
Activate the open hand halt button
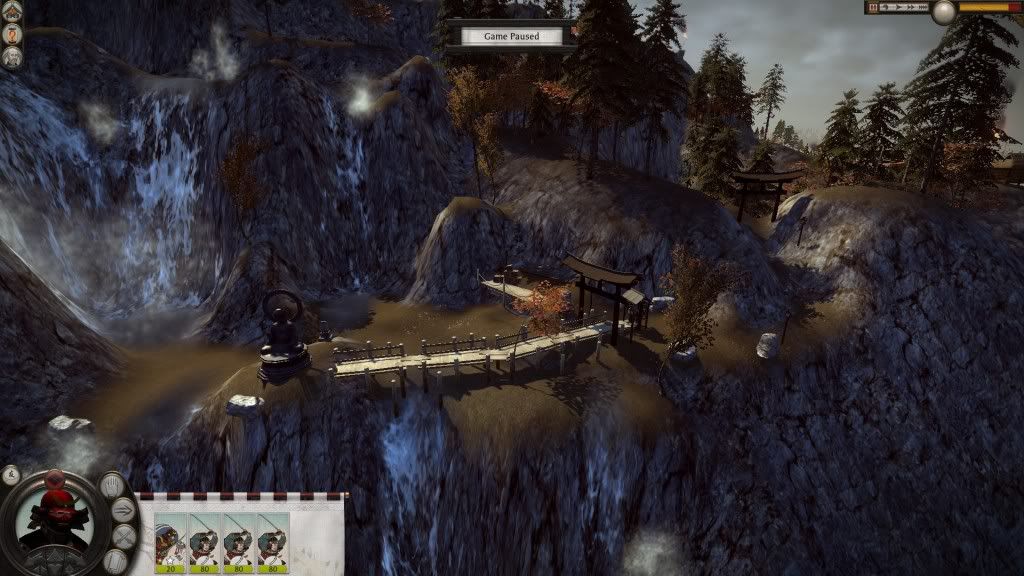click(113, 487)
